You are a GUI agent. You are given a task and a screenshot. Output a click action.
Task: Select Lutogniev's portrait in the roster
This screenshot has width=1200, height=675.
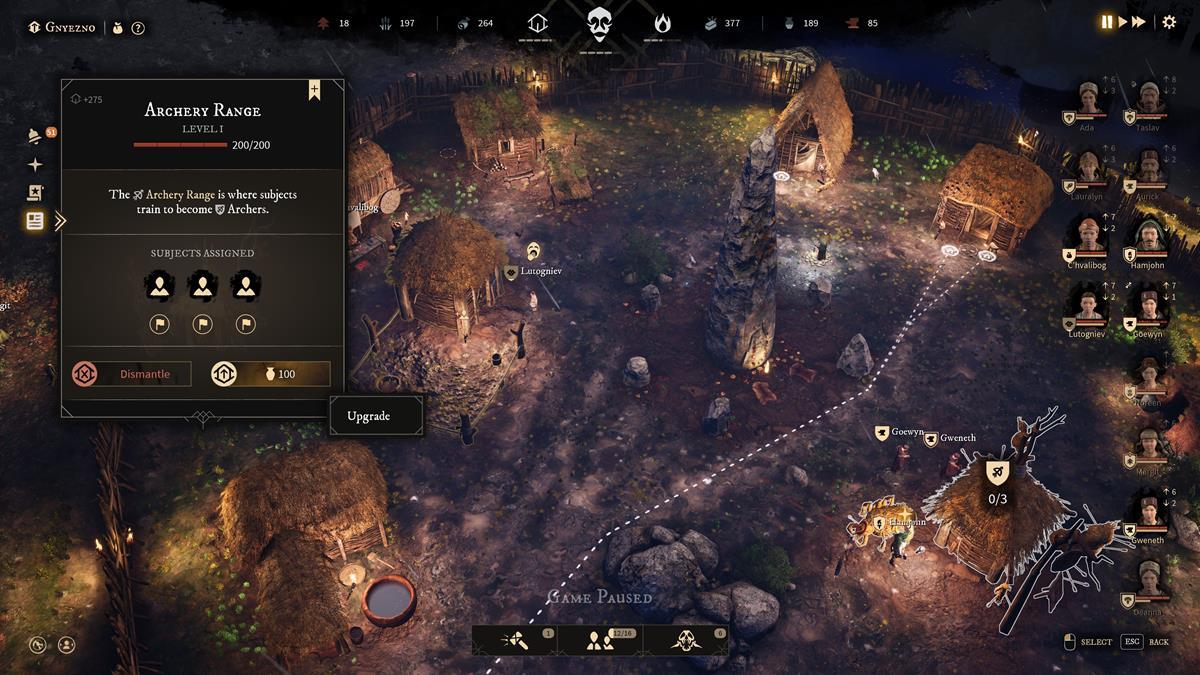click(x=1088, y=304)
